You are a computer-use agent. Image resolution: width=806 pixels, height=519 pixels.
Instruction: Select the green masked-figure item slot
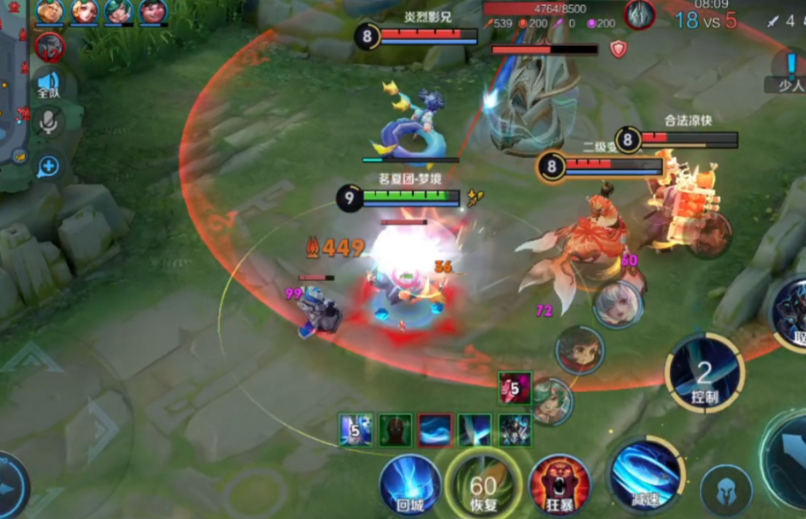pyautogui.click(x=395, y=430)
